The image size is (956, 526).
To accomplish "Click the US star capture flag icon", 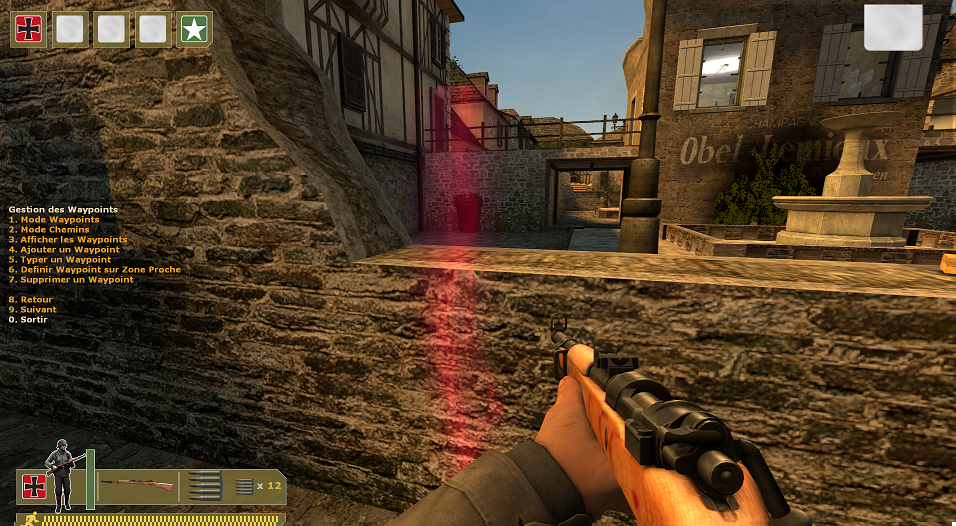I will (192, 30).
